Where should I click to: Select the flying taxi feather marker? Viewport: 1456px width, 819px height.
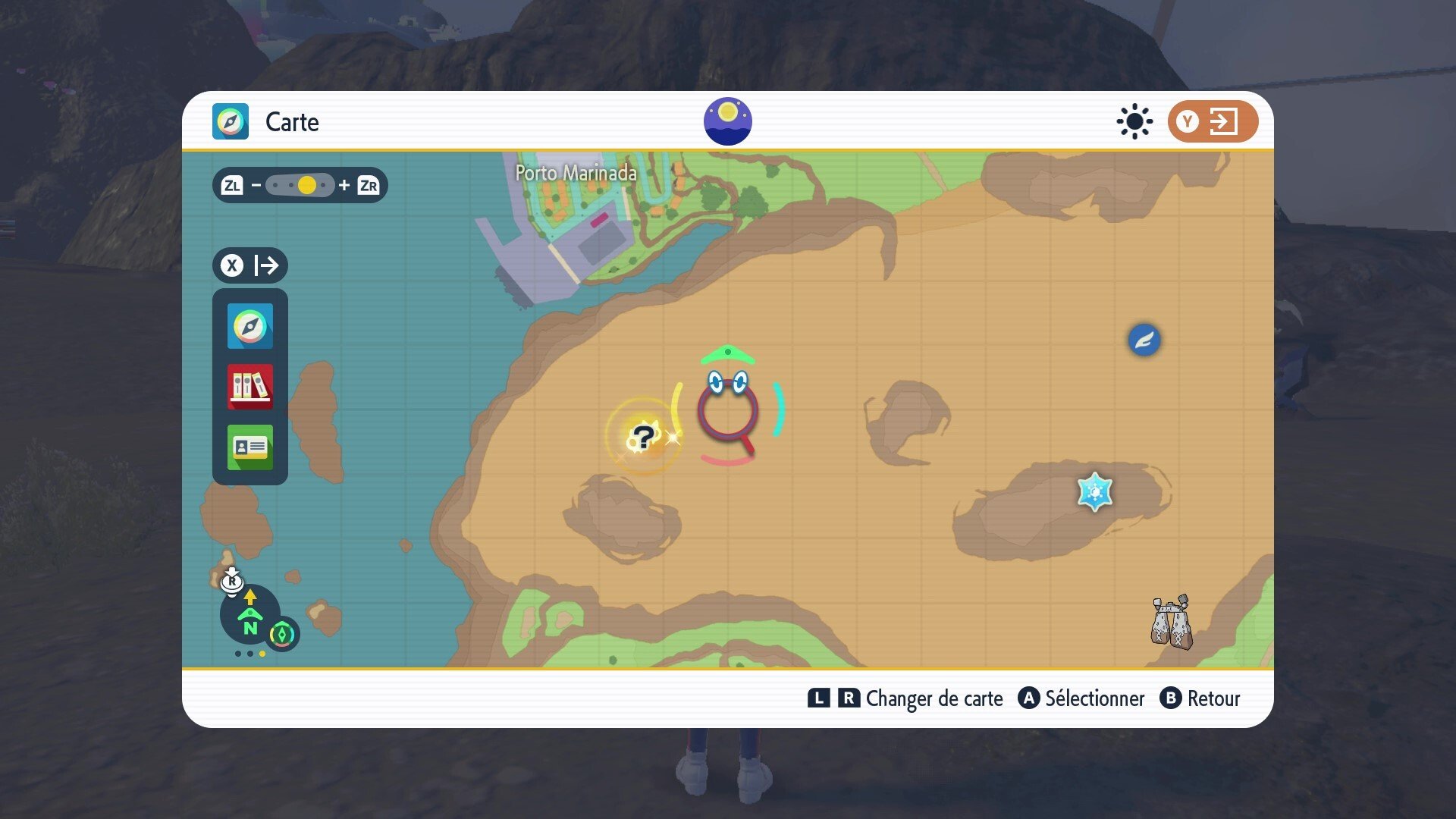pyautogui.click(x=1144, y=340)
